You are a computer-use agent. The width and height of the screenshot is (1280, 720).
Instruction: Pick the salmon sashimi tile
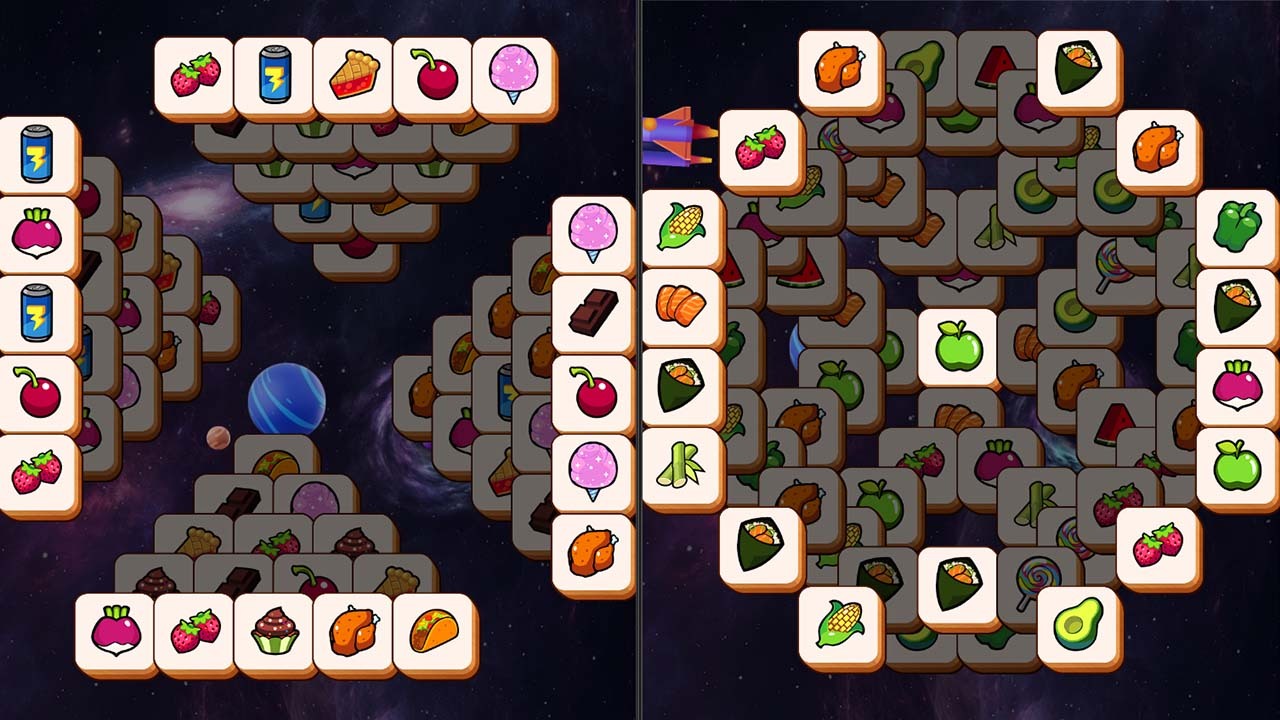(681, 306)
